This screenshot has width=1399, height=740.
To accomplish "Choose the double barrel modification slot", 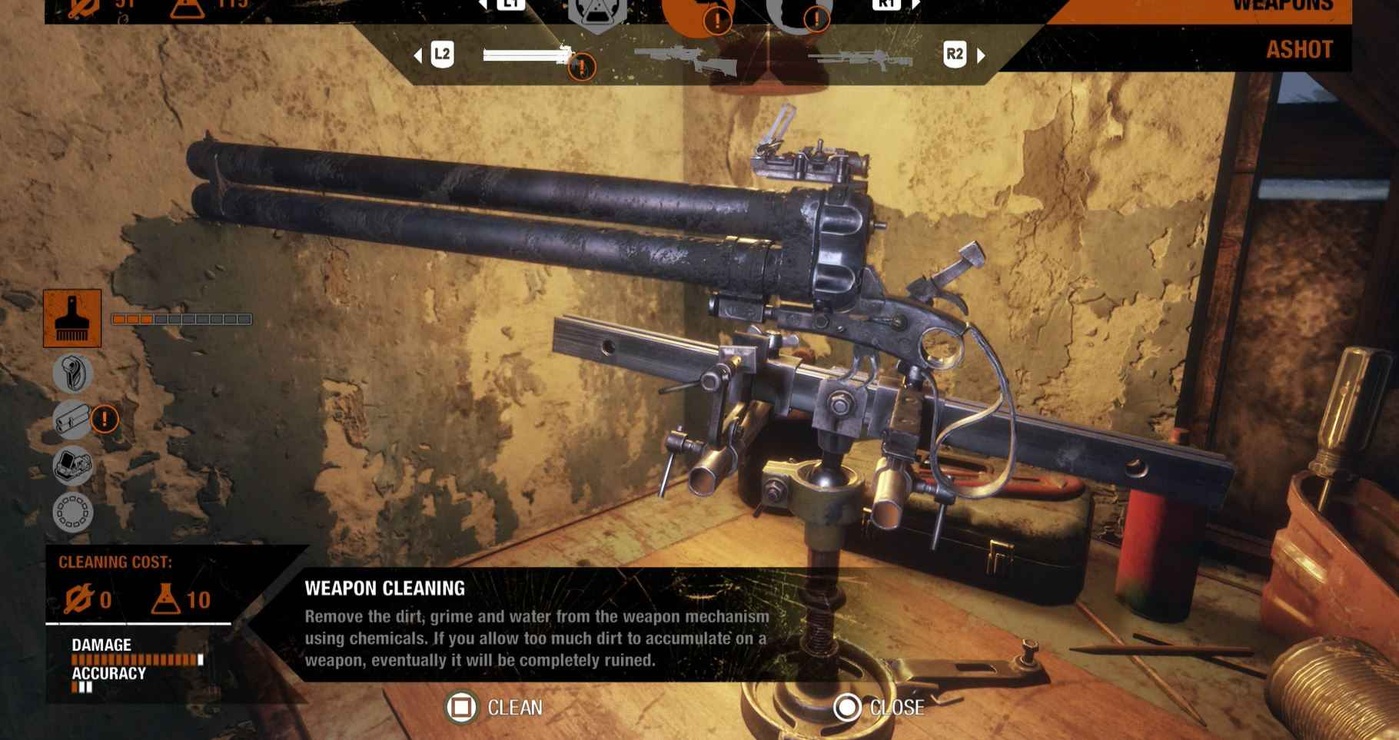I will point(74,419).
